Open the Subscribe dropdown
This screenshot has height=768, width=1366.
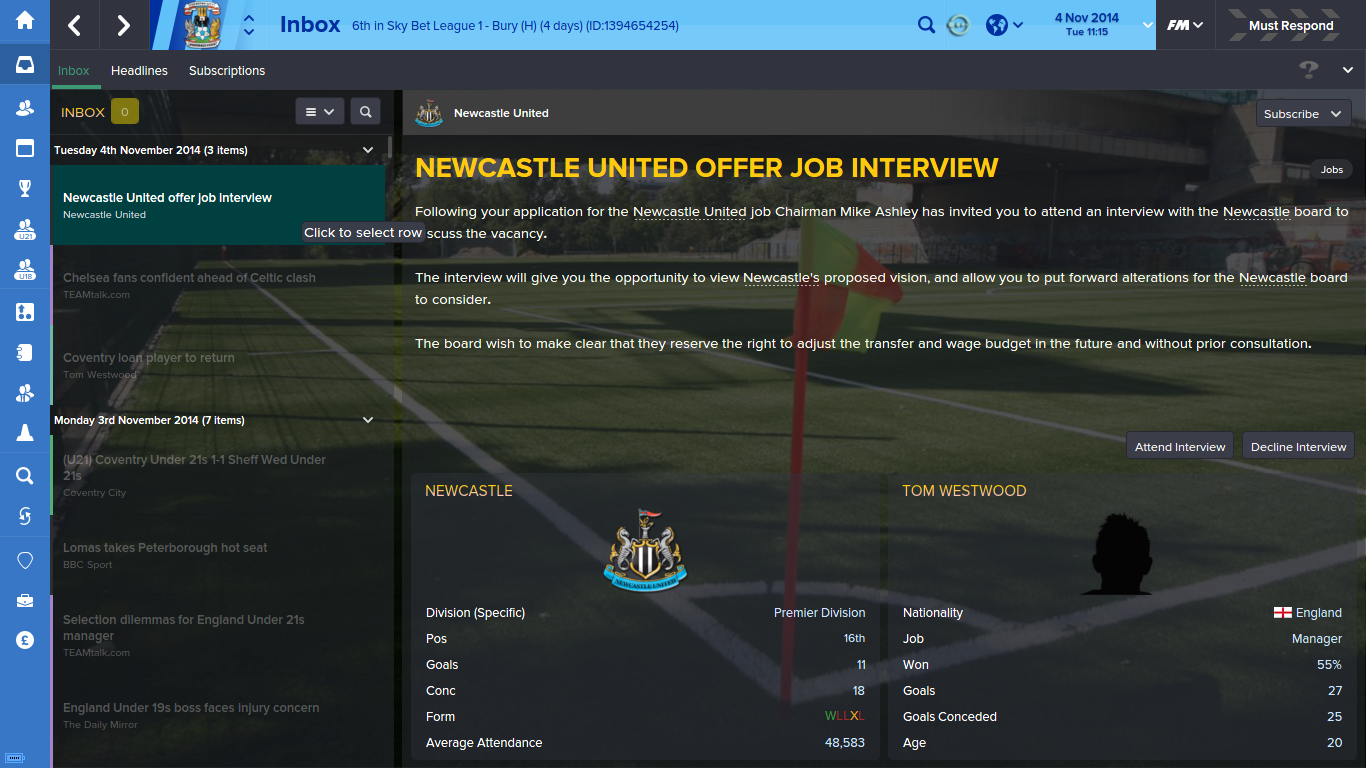click(x=1302, y=113)
